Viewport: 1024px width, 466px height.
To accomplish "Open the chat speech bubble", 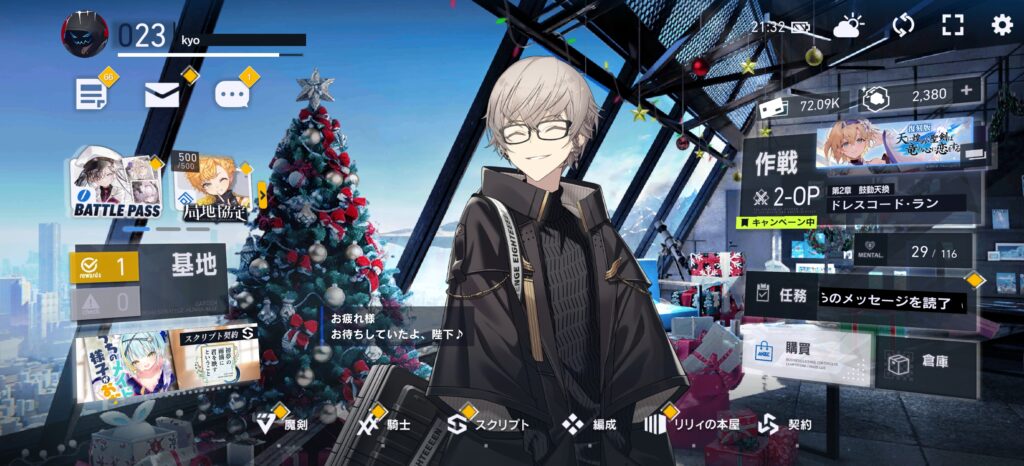I will [232, 94].
